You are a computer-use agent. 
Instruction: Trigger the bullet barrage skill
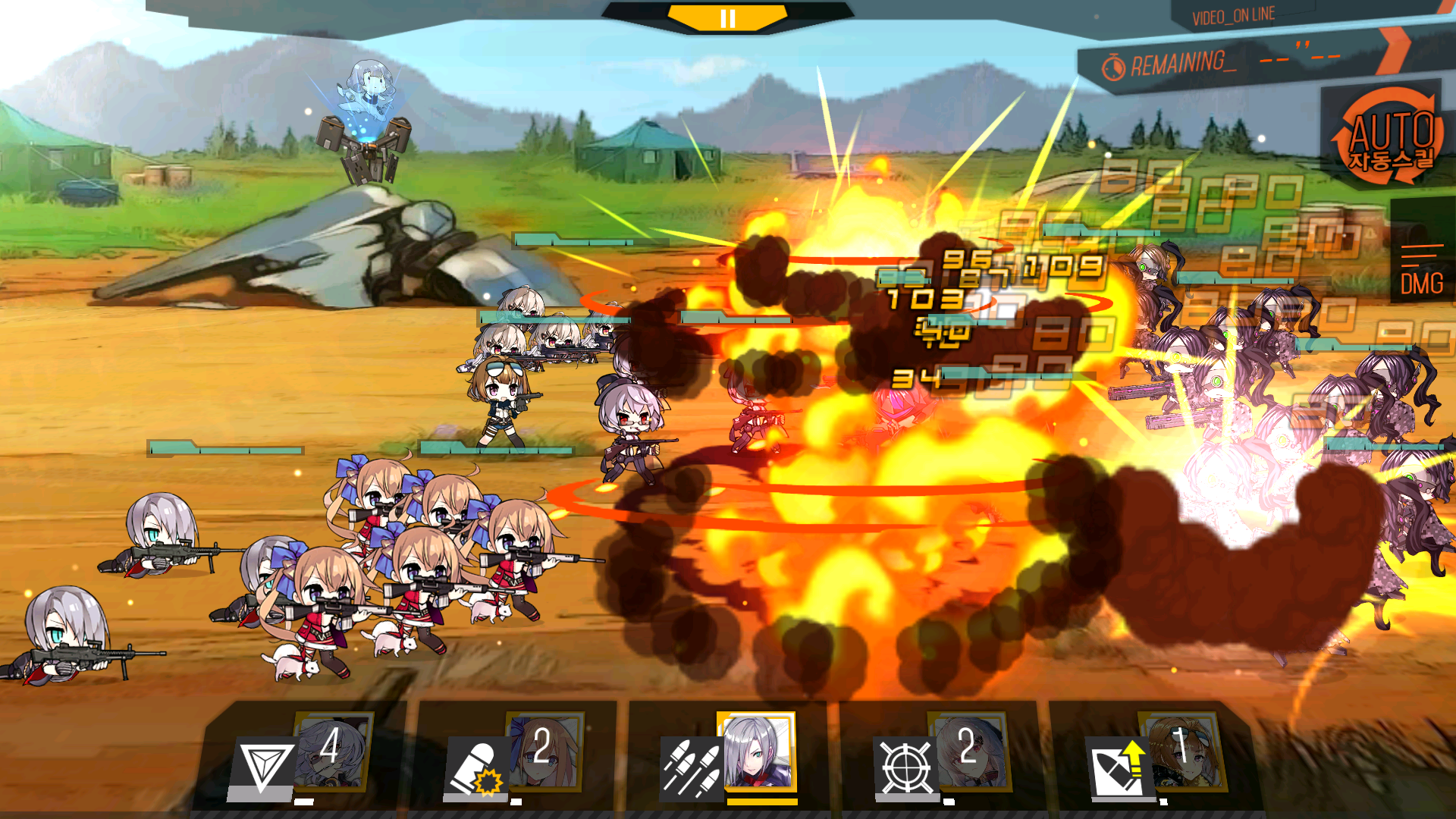coord(691,768)
